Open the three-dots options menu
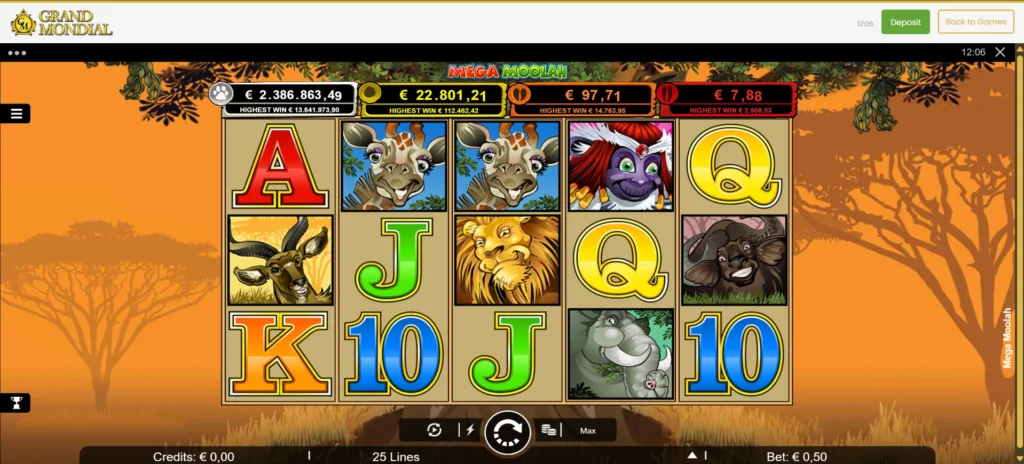 click(17, 52)
